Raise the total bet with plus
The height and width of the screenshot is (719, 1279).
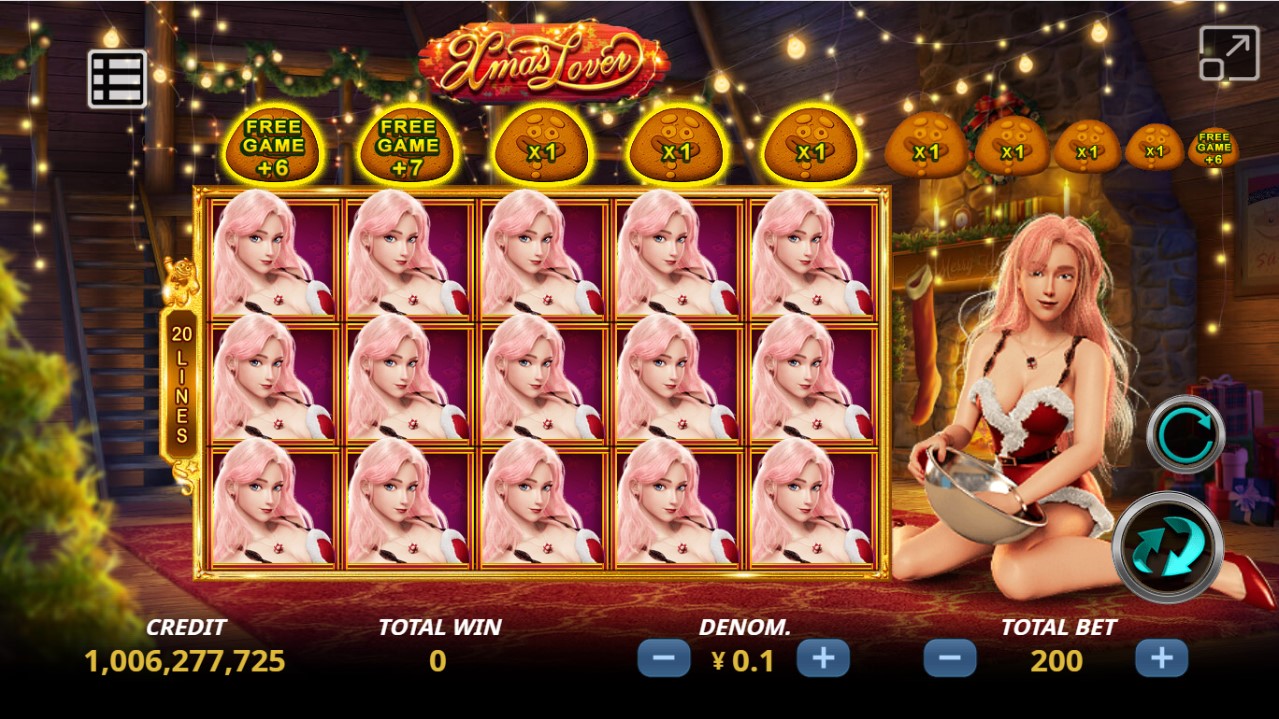pos(1161,659)
